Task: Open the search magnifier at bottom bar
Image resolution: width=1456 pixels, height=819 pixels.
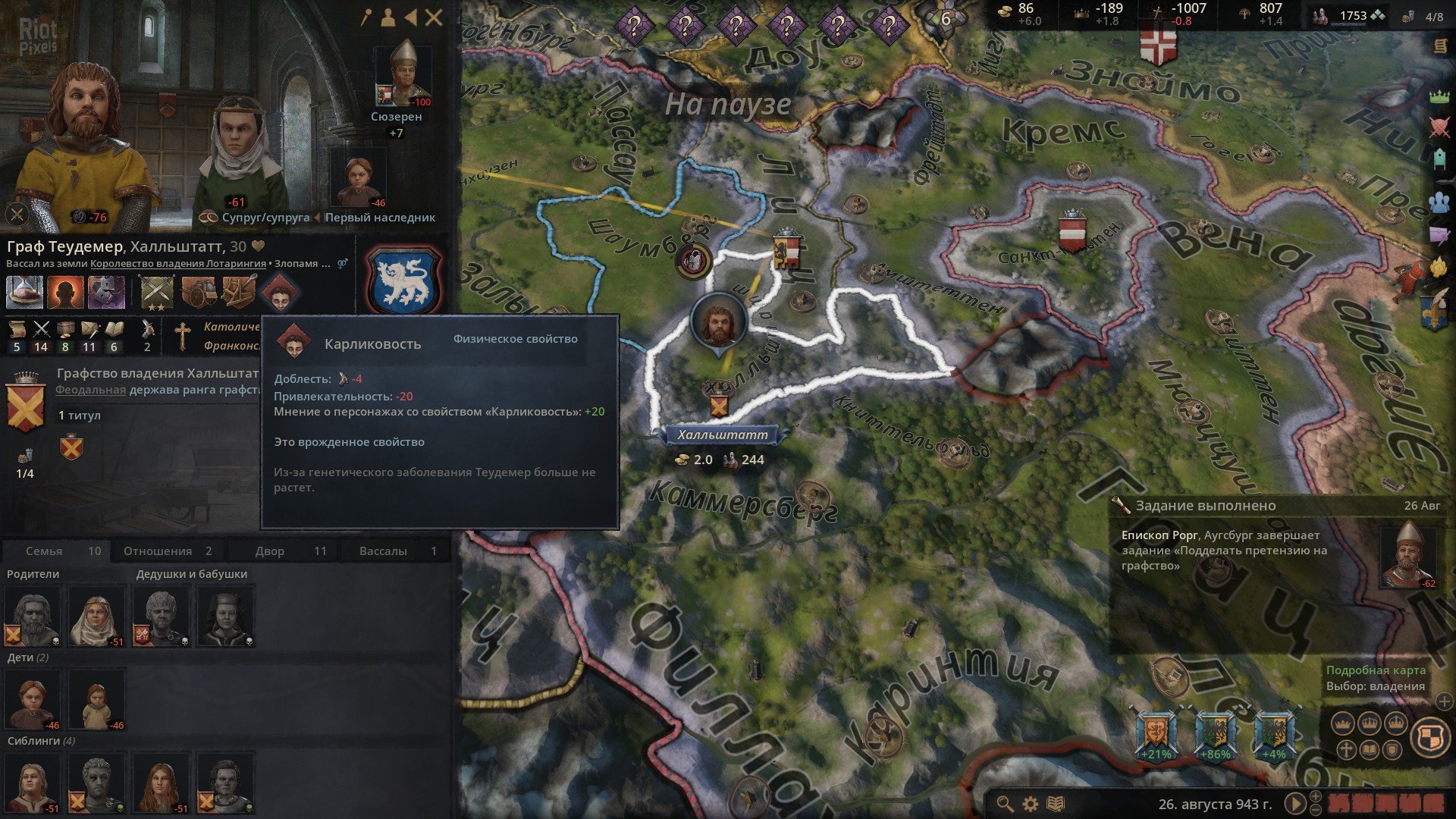Action: coord(1005,804)
